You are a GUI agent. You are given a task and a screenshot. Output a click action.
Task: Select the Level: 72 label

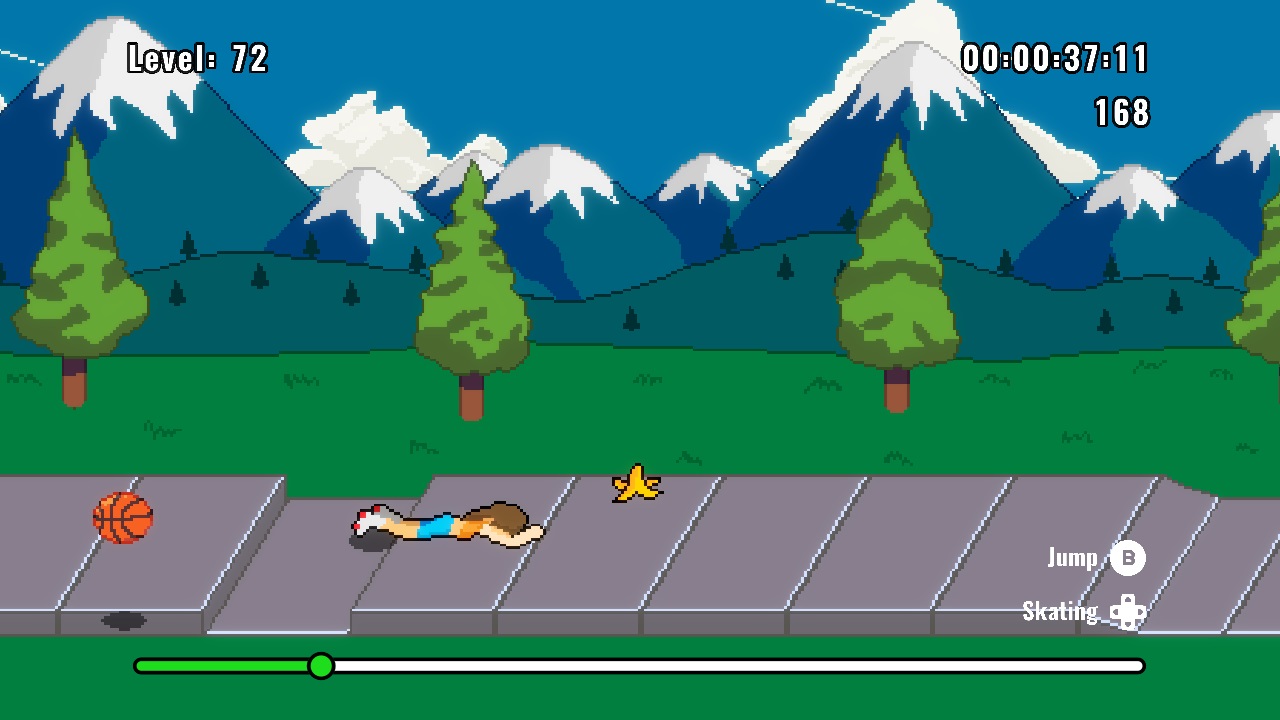(196, 59)
